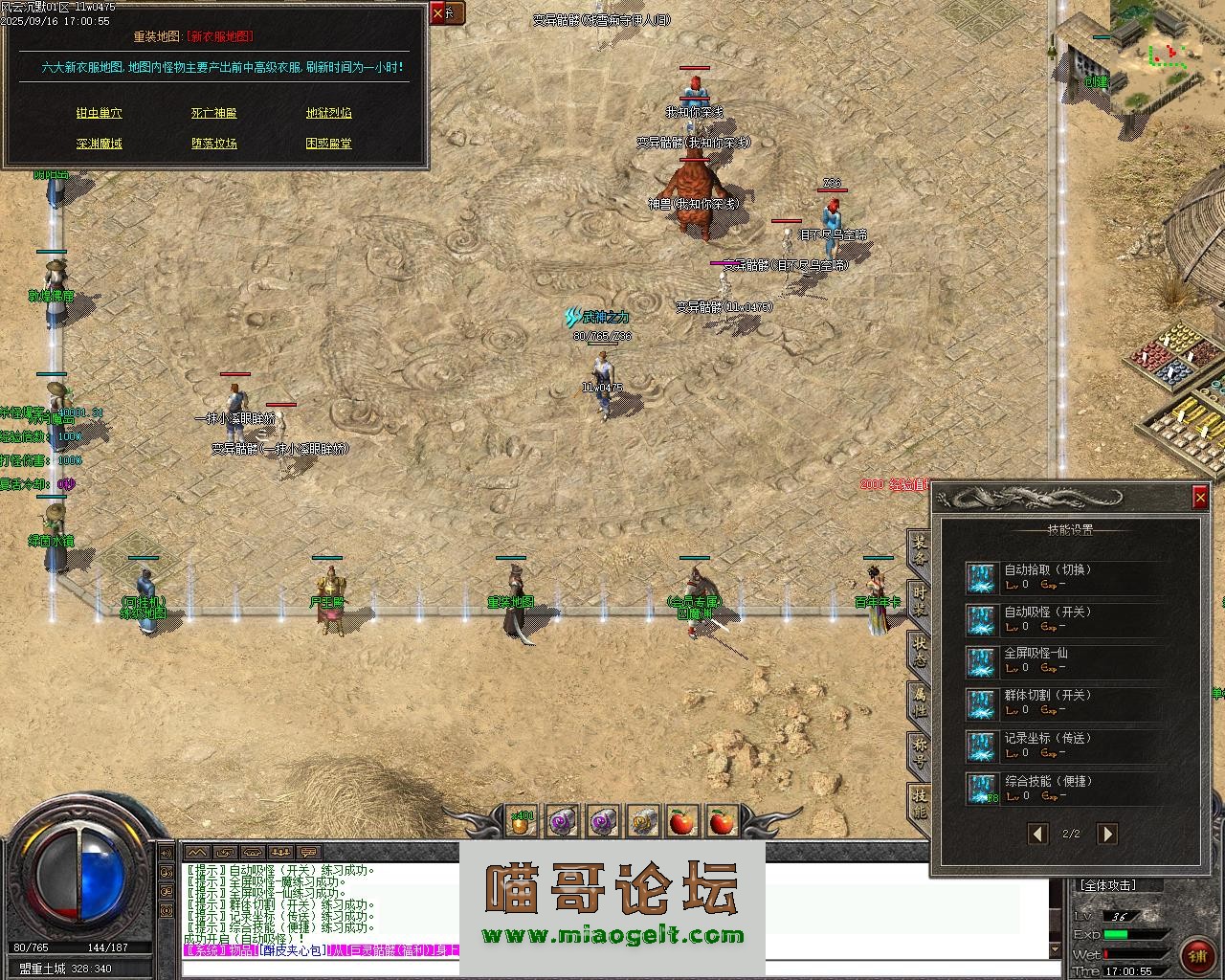Toggle the 自动吸怪（开关）skill

tap(981, 619)
